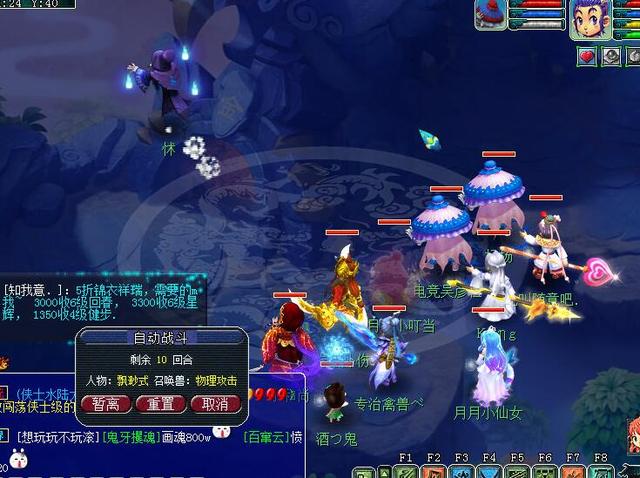Use the F2 orange skill slot
This screenshot has width=640, height=478.
[434, 471]
